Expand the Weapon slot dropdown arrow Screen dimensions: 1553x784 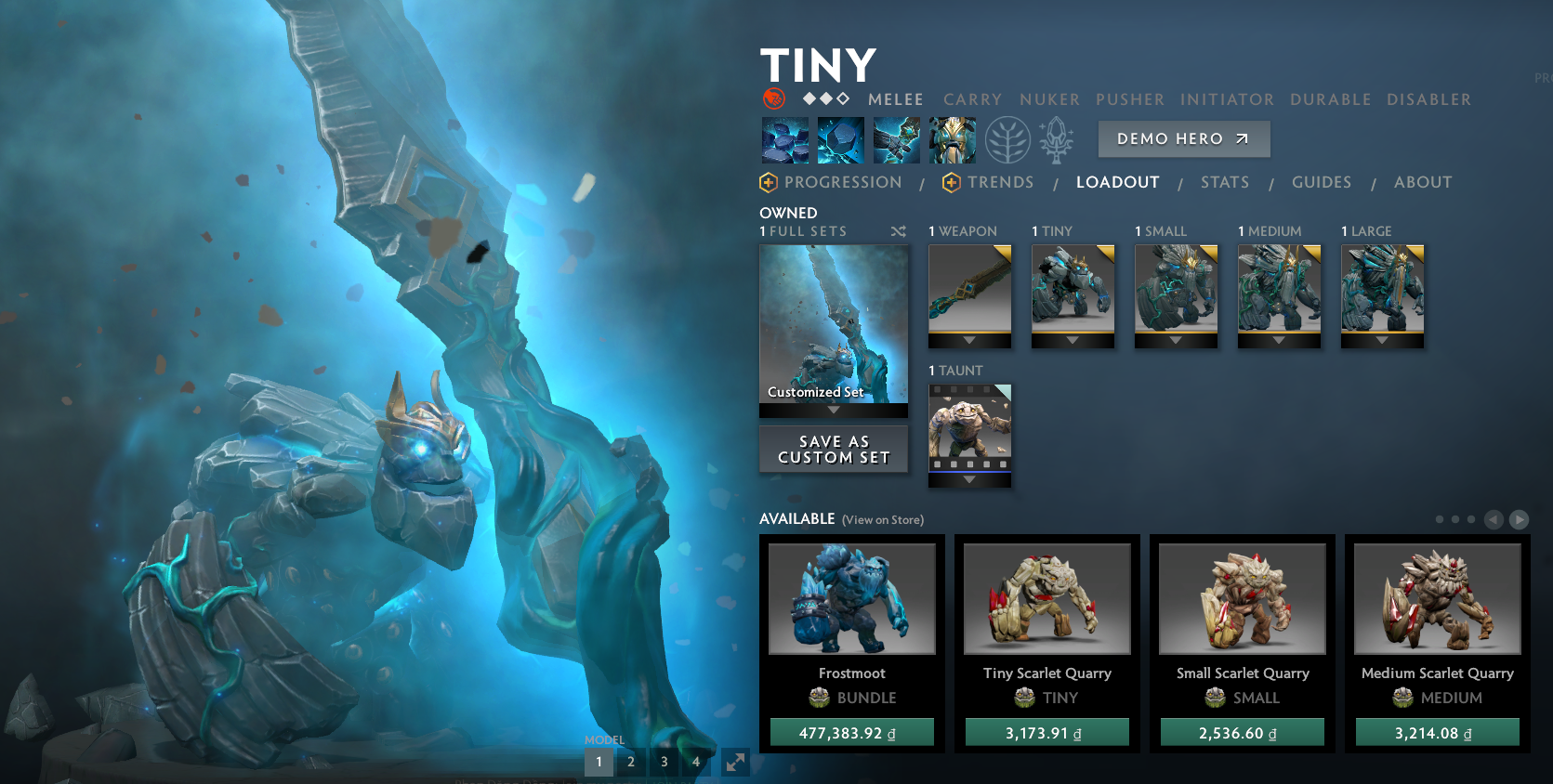pyautogui.click(x=969, y=342)
